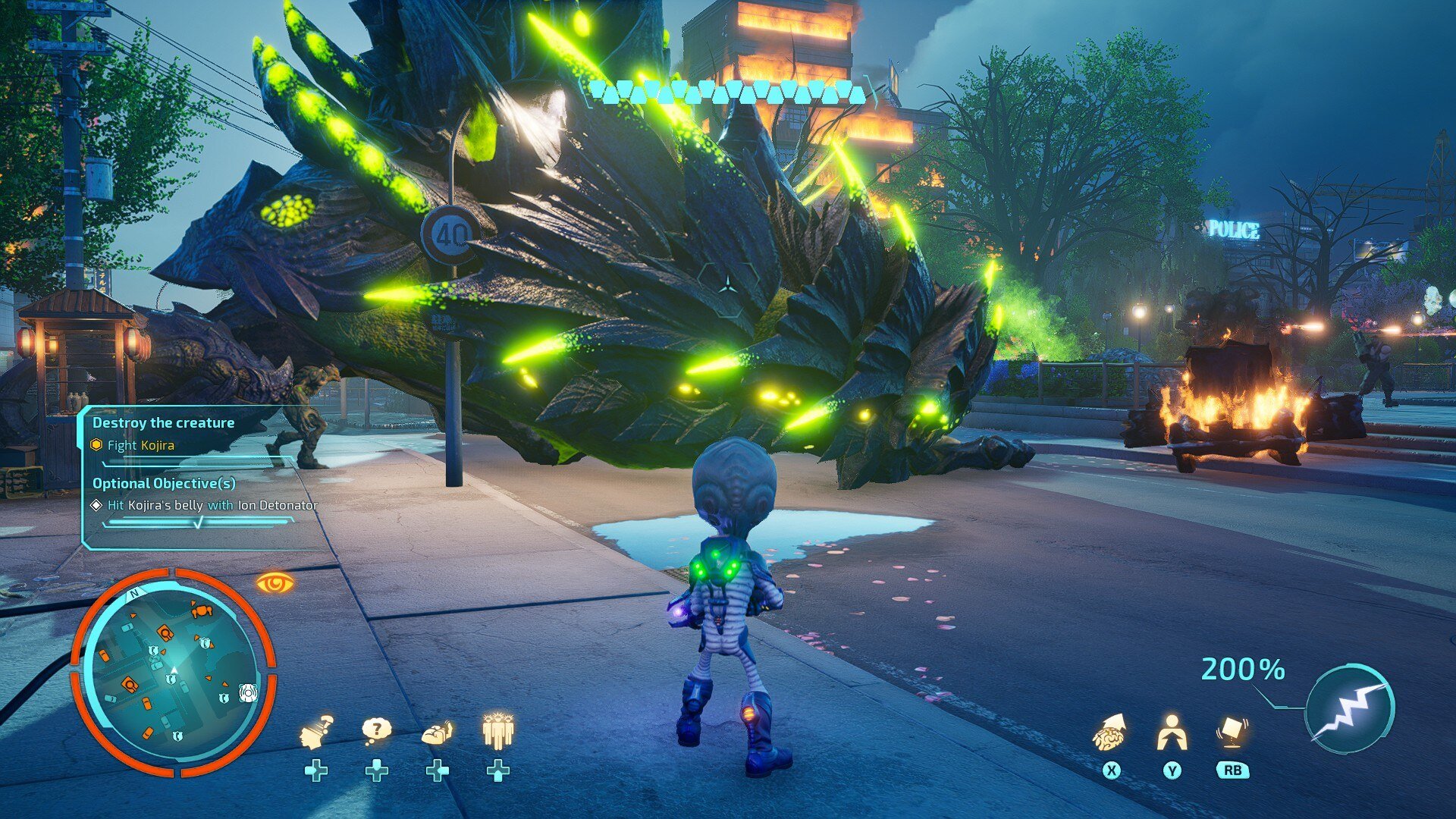1456x819 pixels.
Task: Click the circular minimap radar
Action: [x=173, y=673]
